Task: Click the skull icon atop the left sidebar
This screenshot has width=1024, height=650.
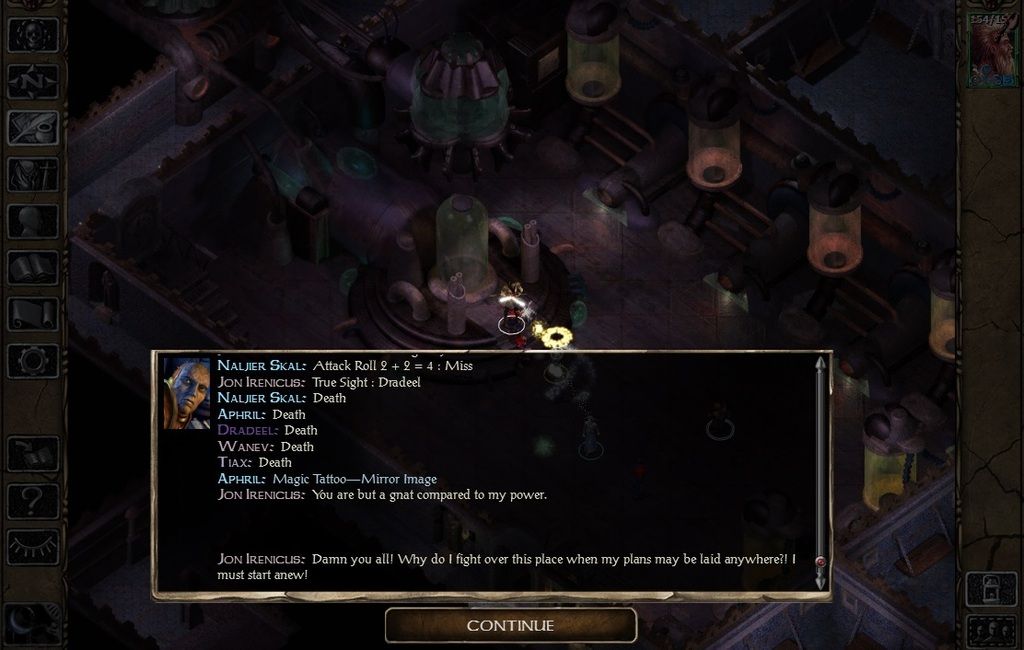Action: click(33, 34)
